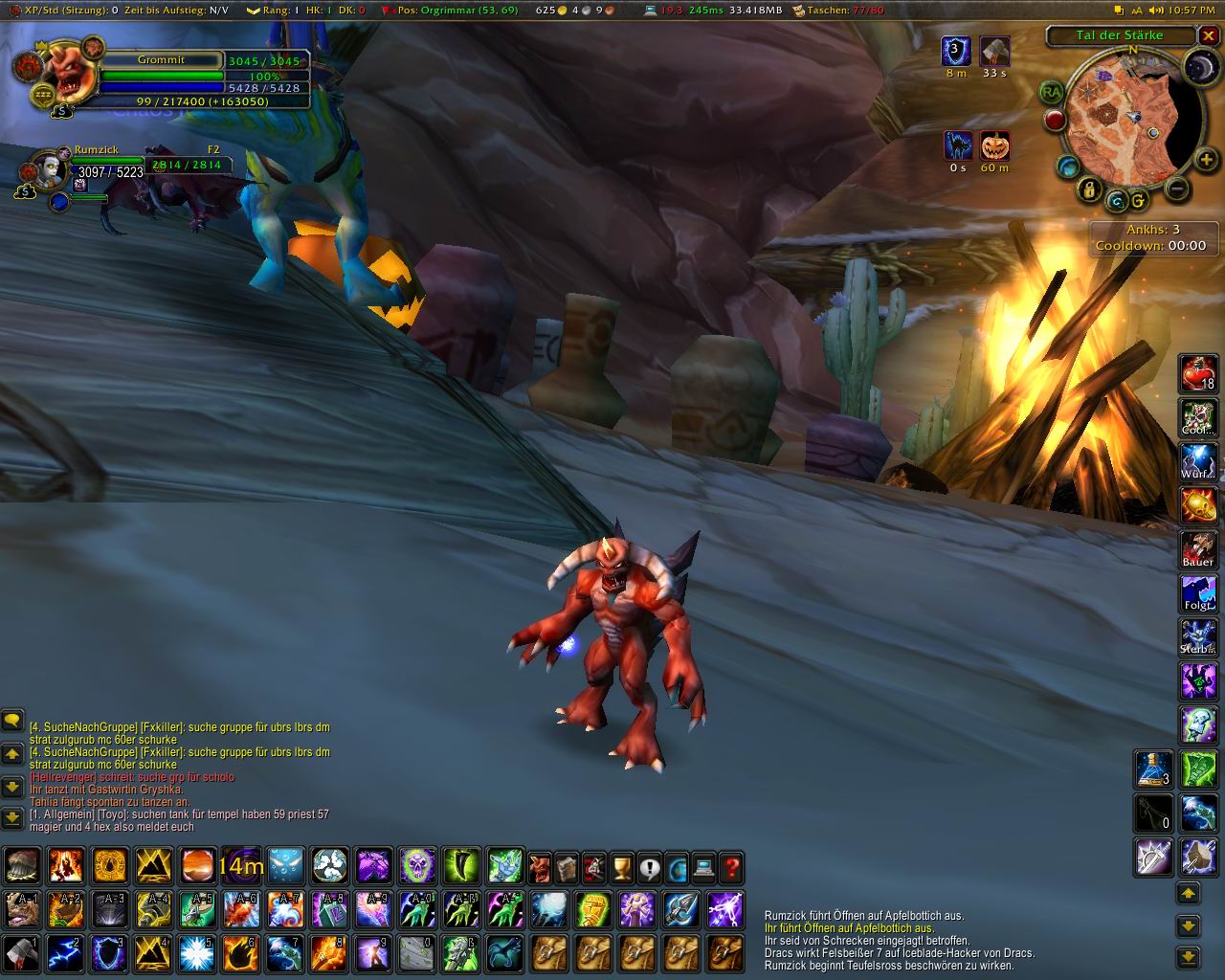
Task: Zoom in on the minimap
Action: tap(1206, 160)
